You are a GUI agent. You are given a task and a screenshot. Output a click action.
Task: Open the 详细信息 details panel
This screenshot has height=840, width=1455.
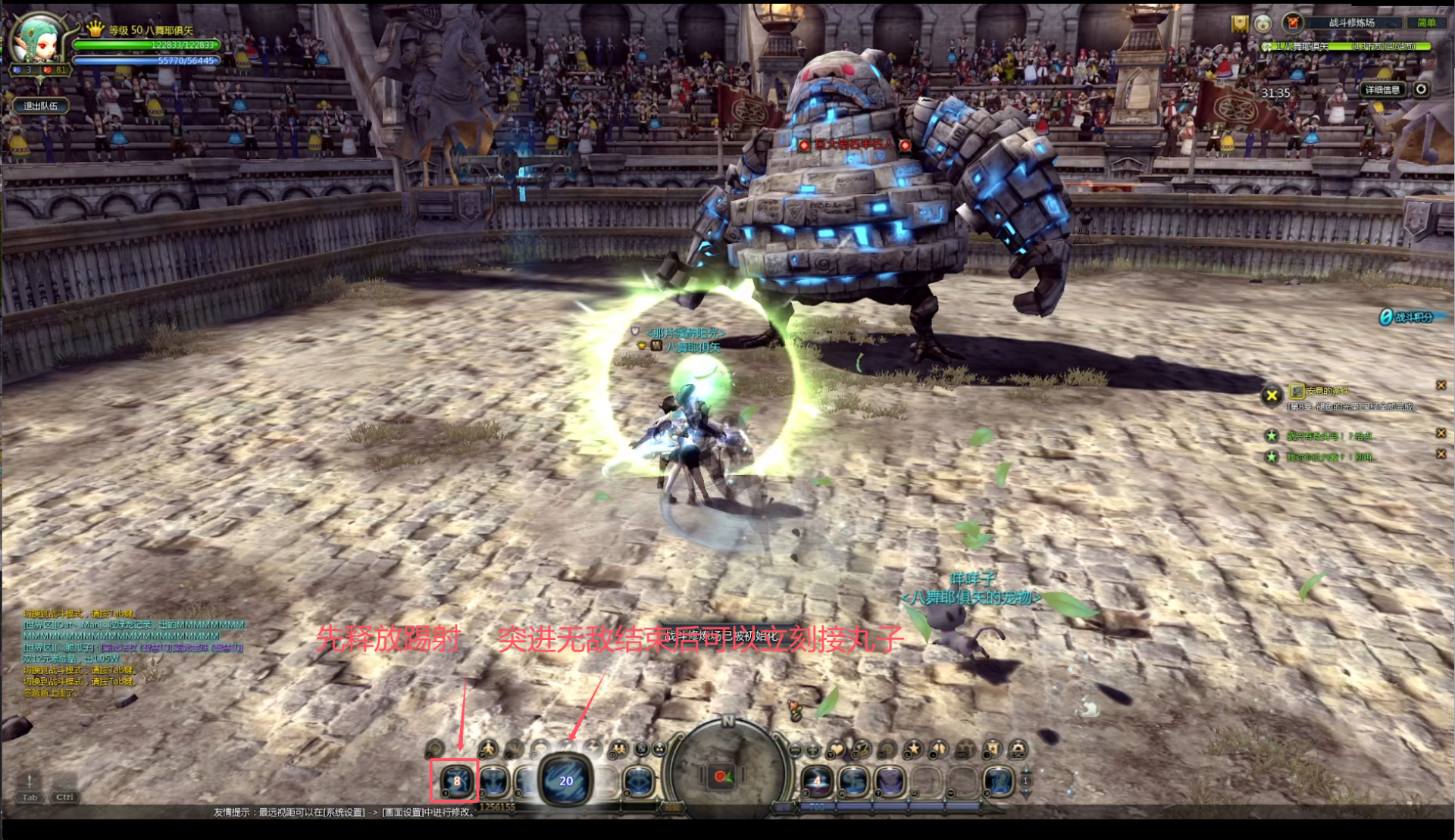click(1381, 89)
